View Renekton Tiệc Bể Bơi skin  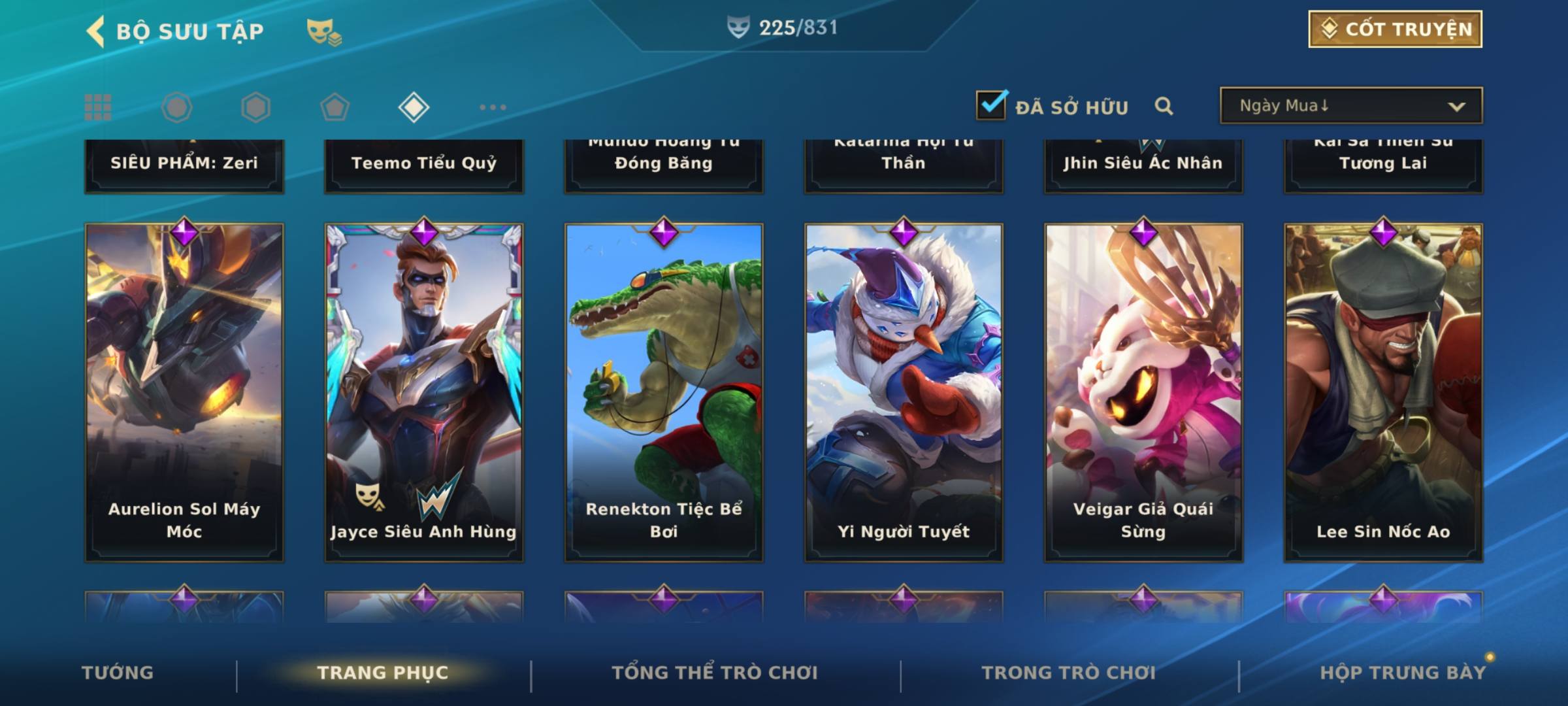(664, 392)
